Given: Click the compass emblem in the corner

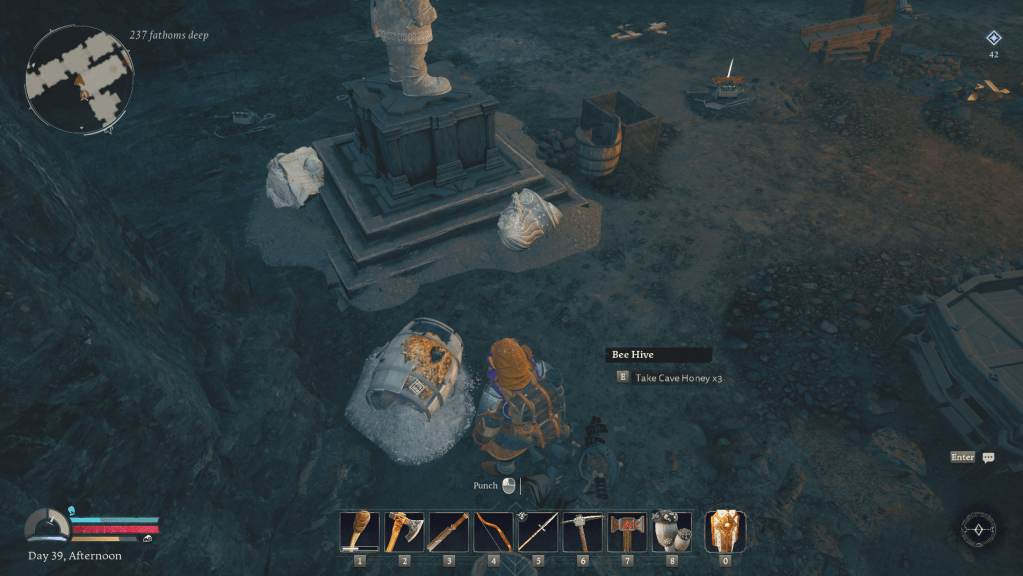Looking at the screenshot, I should point(979,528).
